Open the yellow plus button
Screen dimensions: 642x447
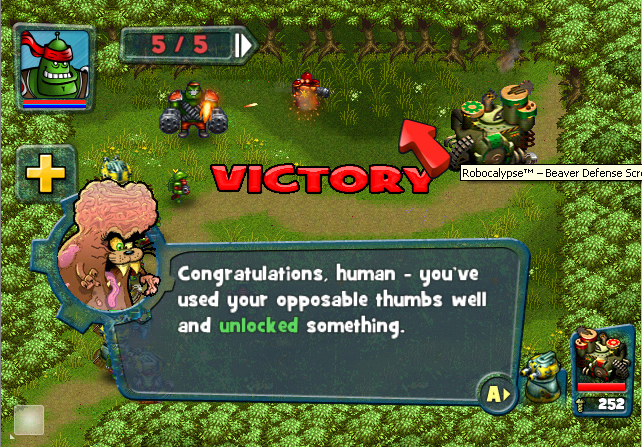click(45, 176)
